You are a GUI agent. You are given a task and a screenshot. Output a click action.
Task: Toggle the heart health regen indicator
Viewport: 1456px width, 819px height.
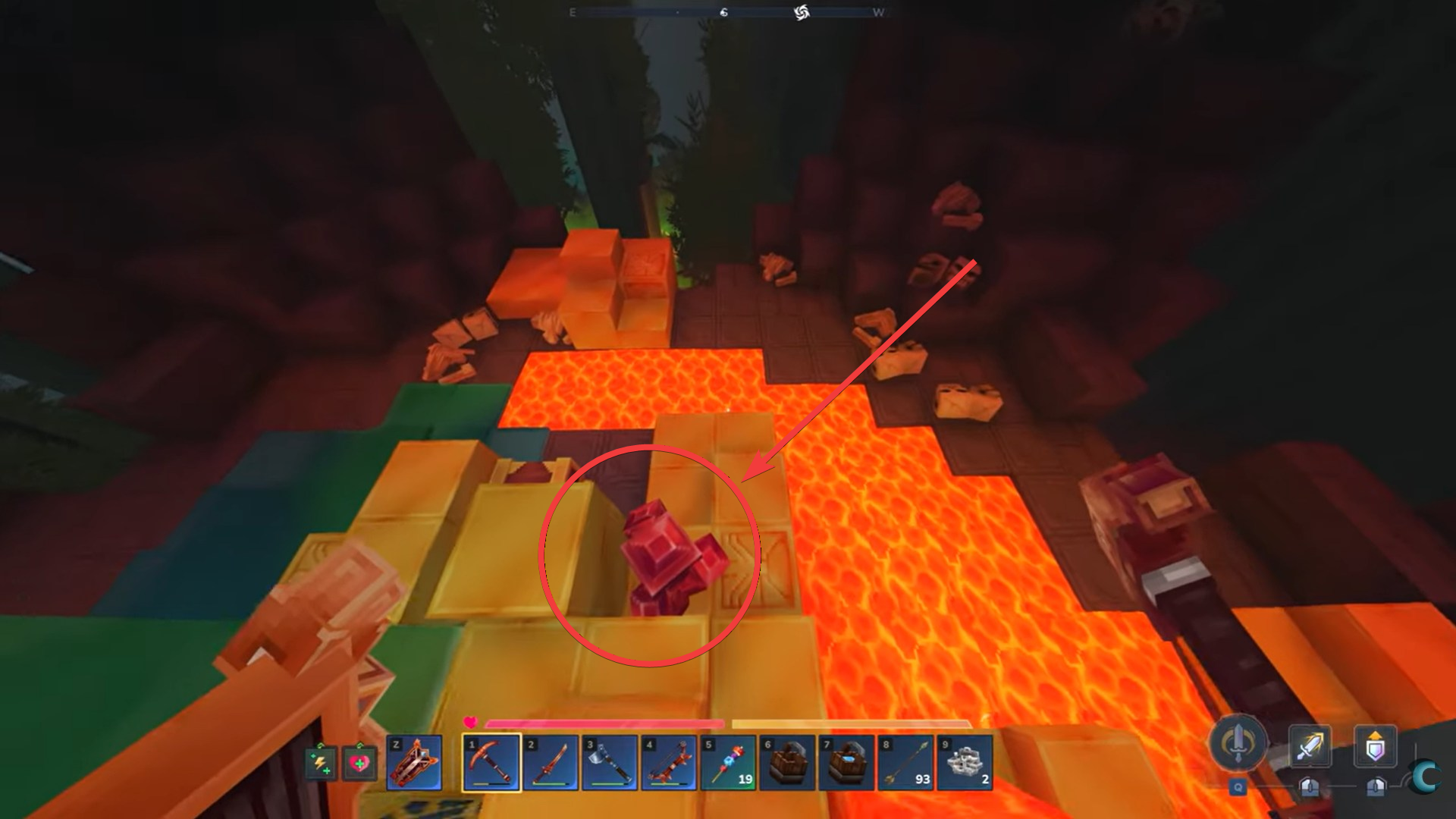click(x=359, y=762)
